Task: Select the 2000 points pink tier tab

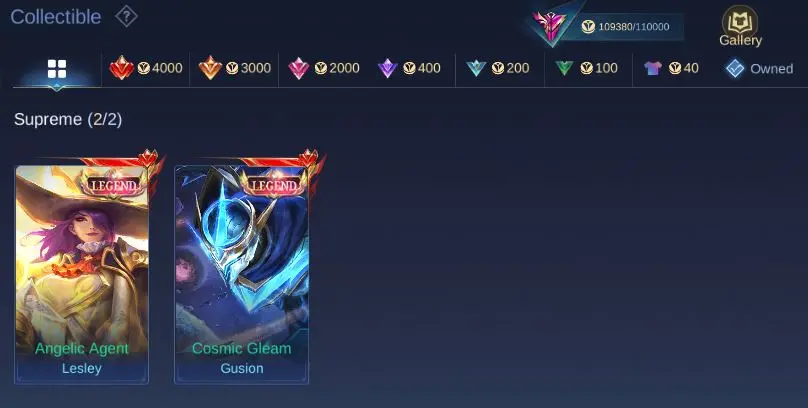Action: click(323, 68)
